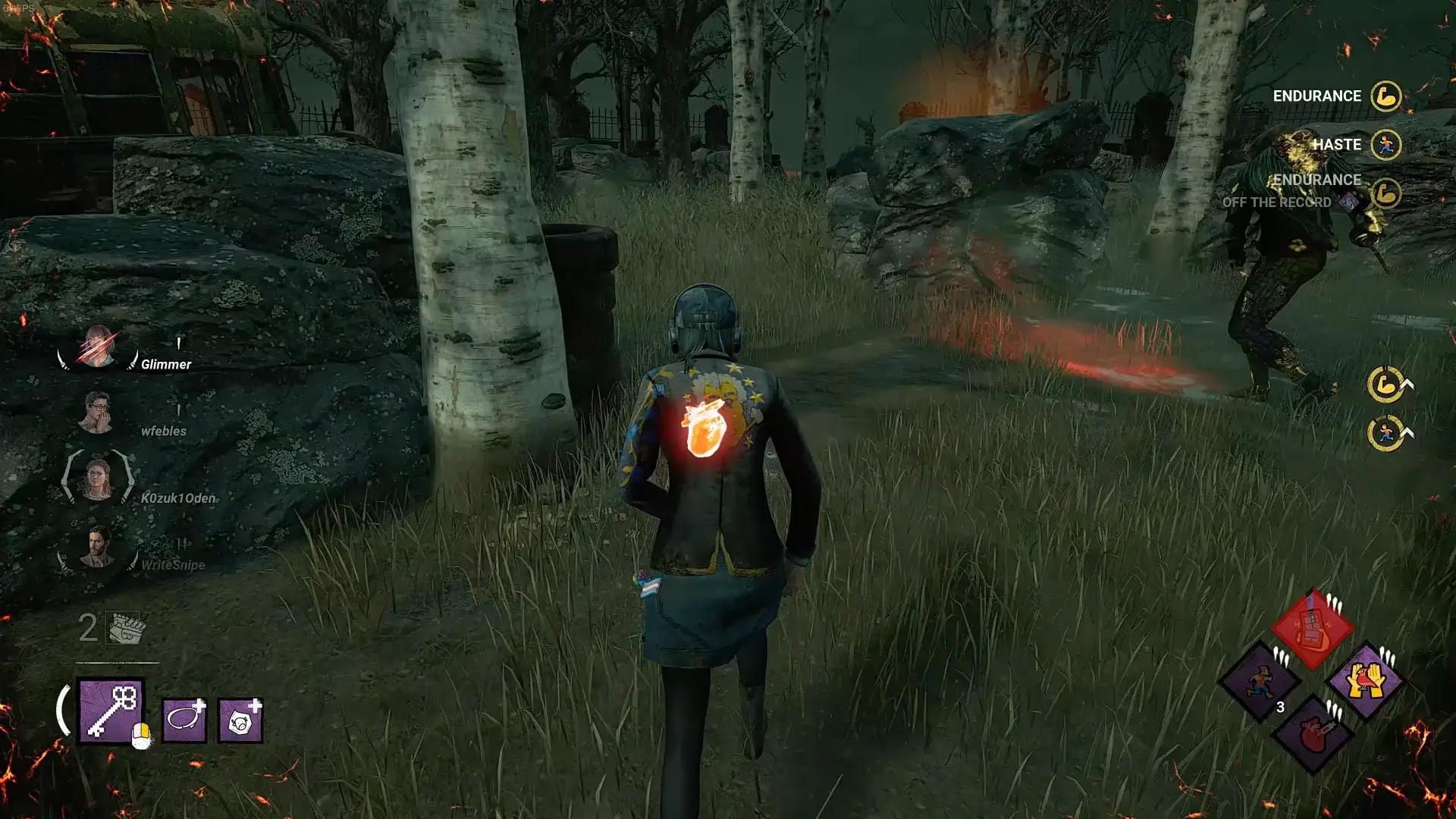Select K0zuk1Oden's survivor portrait
The image size is (1456, 819).
[x=97, y=479]
